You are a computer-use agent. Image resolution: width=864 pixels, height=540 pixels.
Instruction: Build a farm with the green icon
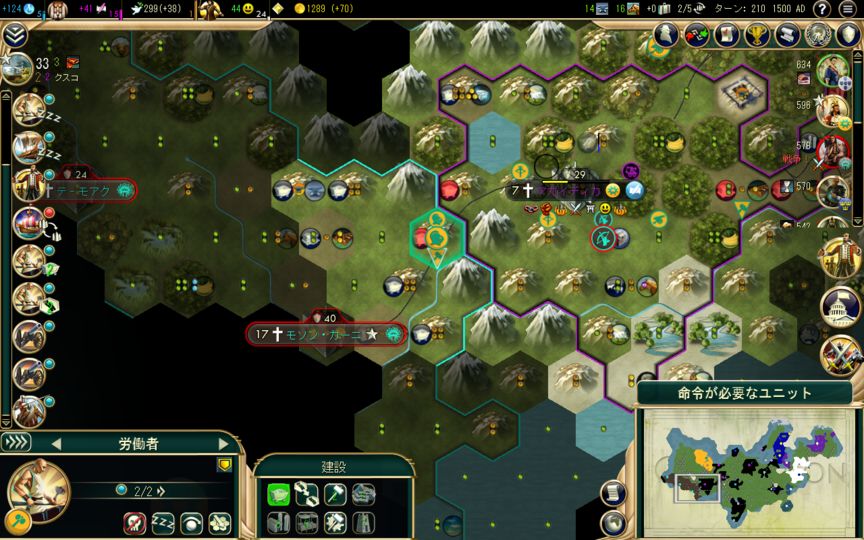click(279, 493)
